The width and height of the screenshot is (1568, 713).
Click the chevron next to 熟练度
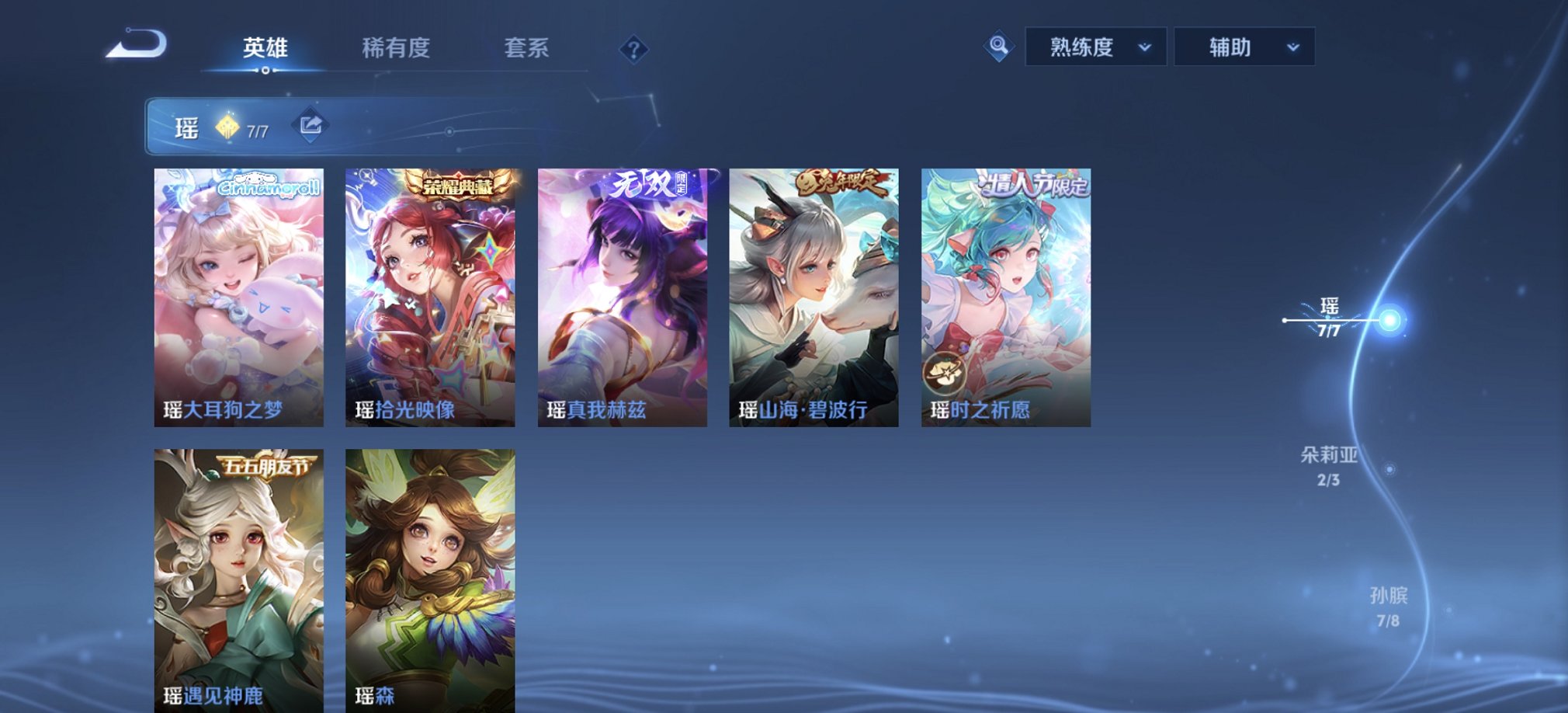[x=1144, y=47]
